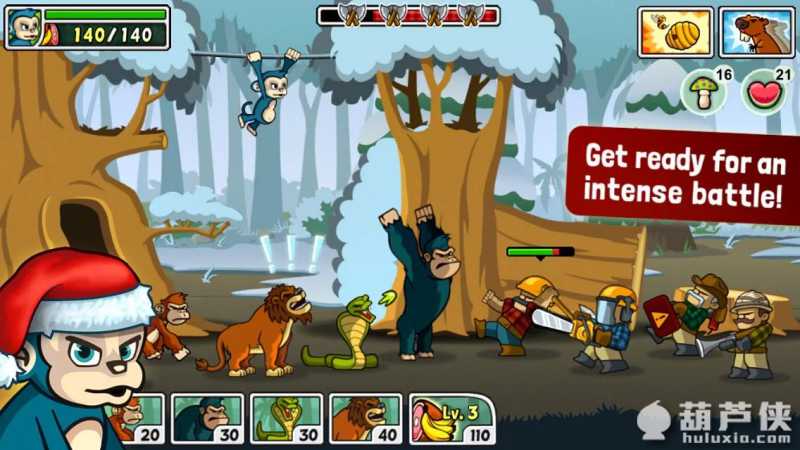Summon the orange monkey unit costing 20

pos(139,418)
